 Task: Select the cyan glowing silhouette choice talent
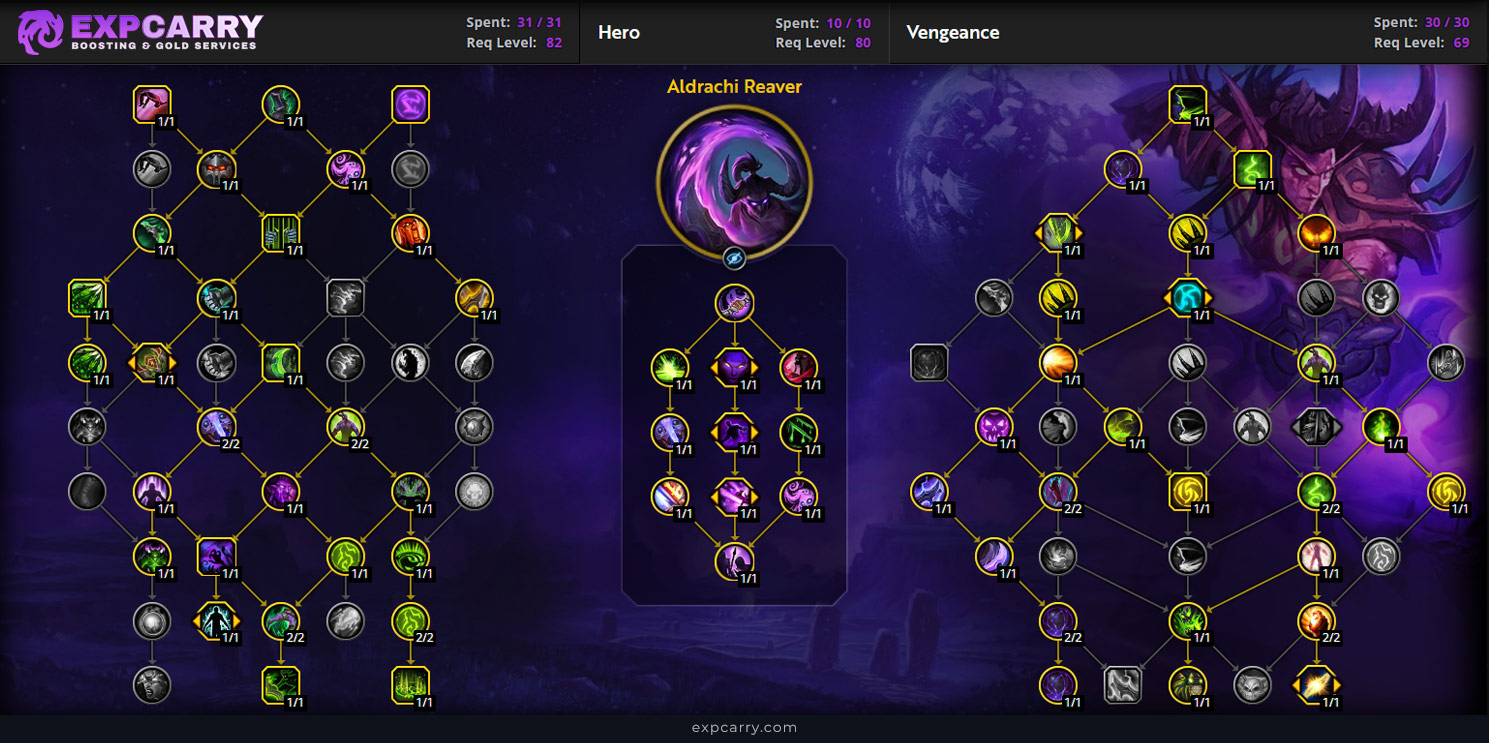[x=216, y=621]
